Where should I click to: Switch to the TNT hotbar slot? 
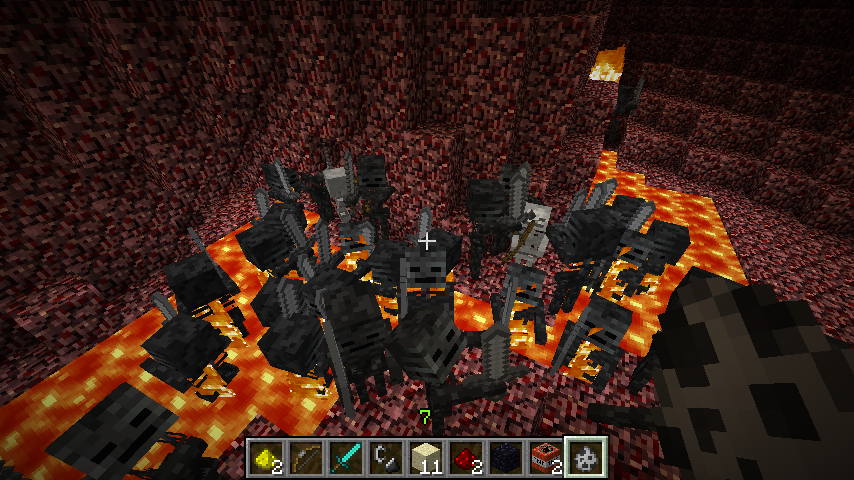click(x=546, y=457)
